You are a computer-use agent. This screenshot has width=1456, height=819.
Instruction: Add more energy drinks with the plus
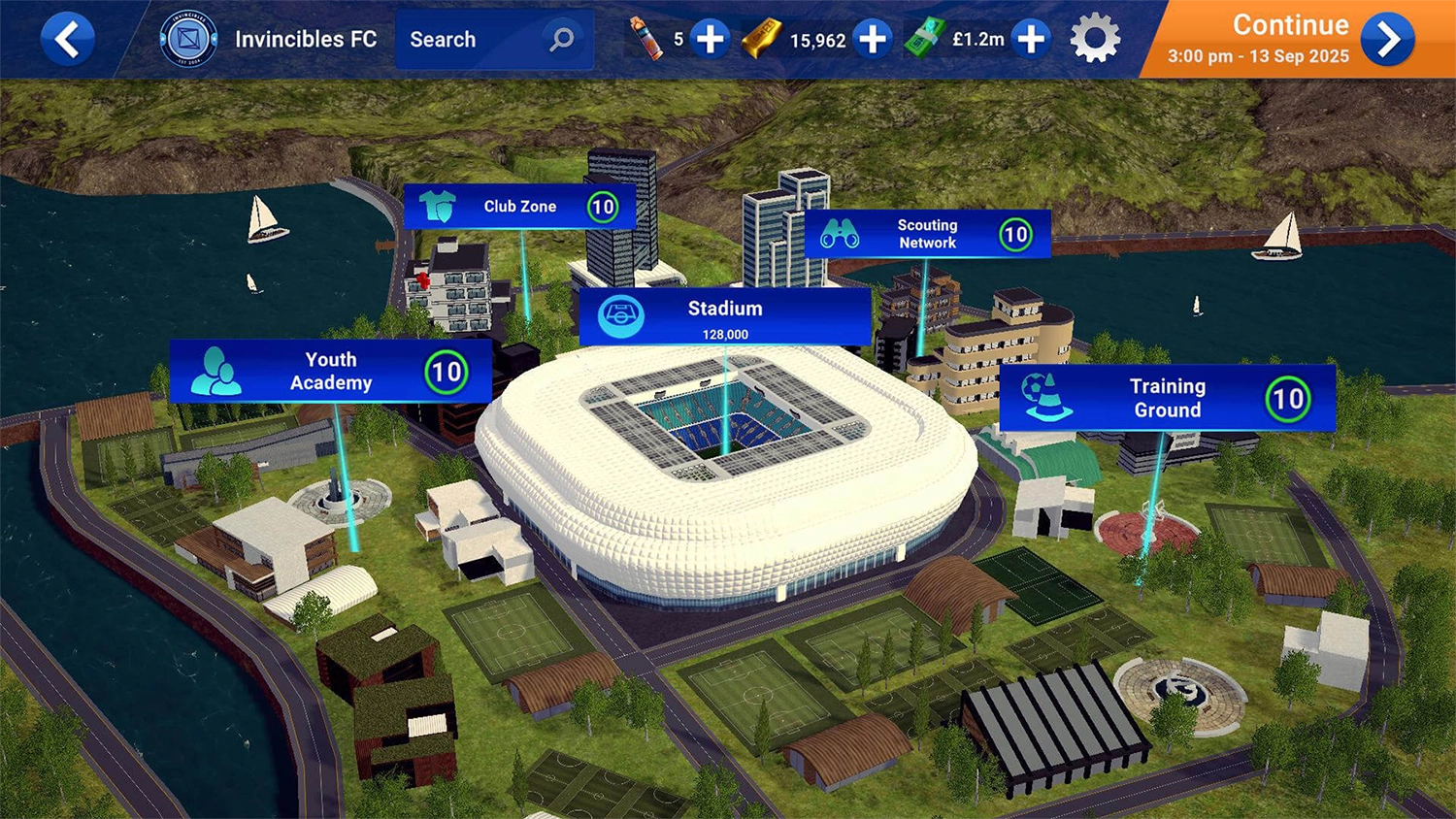(x=711, y=40)
